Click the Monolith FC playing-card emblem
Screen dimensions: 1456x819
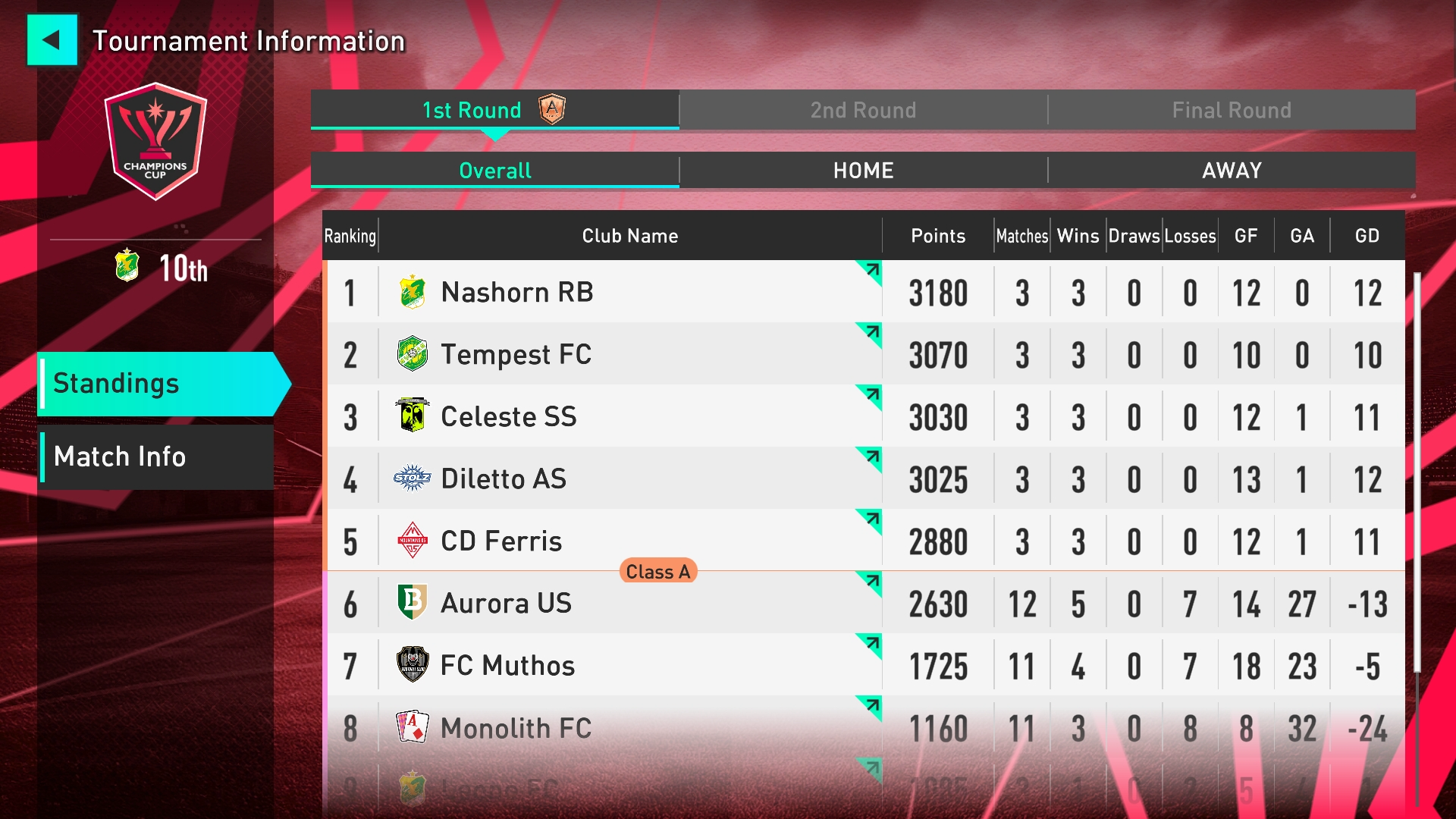click(413, 727)
